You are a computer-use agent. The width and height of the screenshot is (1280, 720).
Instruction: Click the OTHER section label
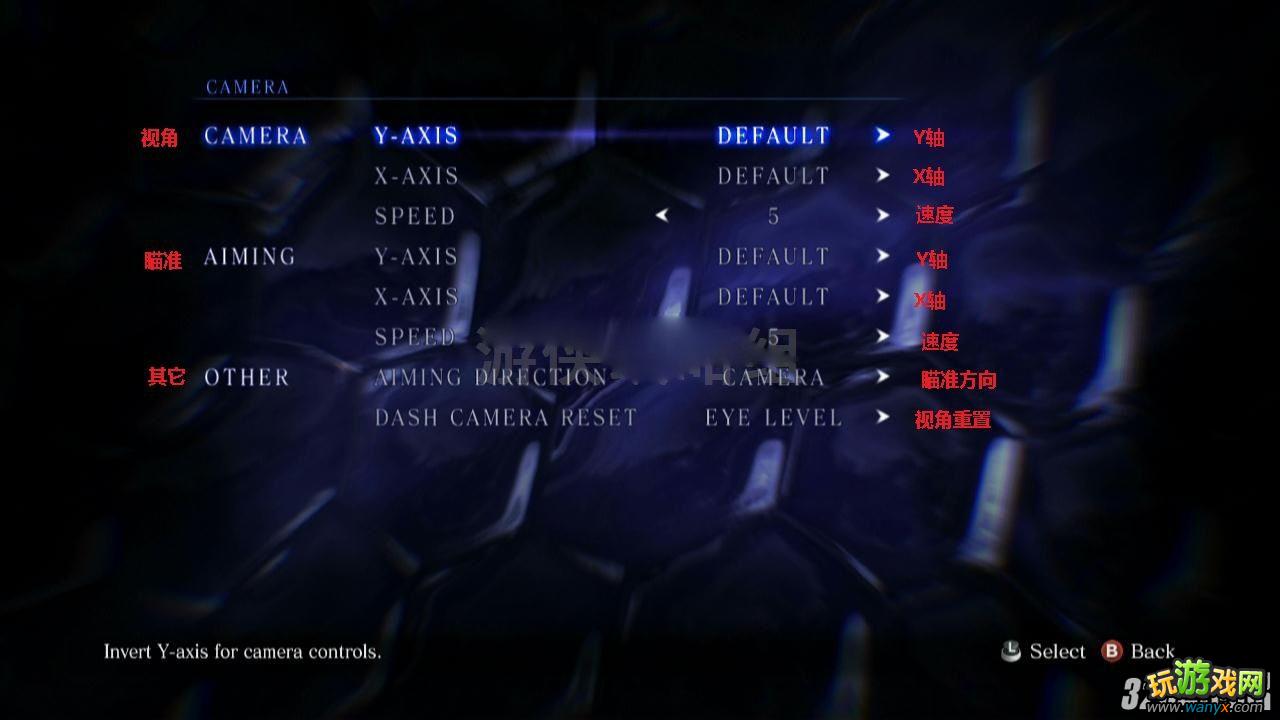246,377
